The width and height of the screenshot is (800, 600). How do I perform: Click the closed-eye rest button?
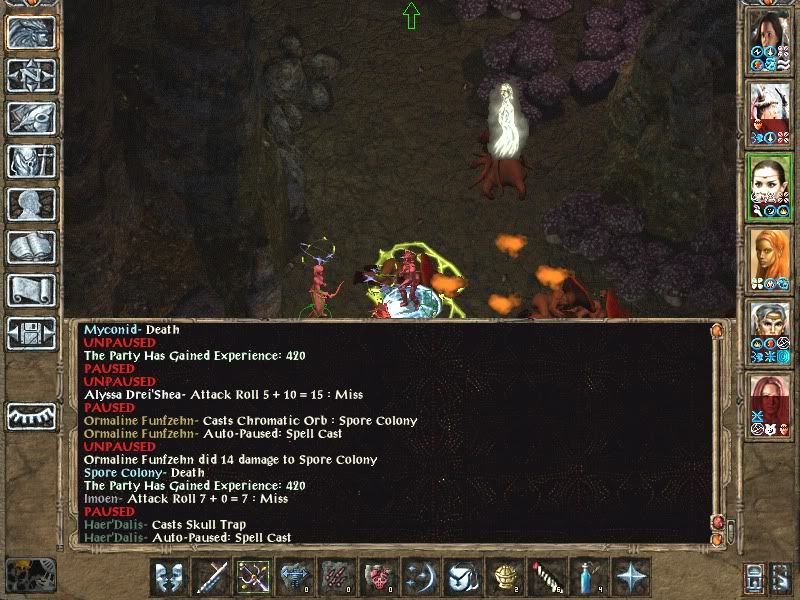click(31, 415)
